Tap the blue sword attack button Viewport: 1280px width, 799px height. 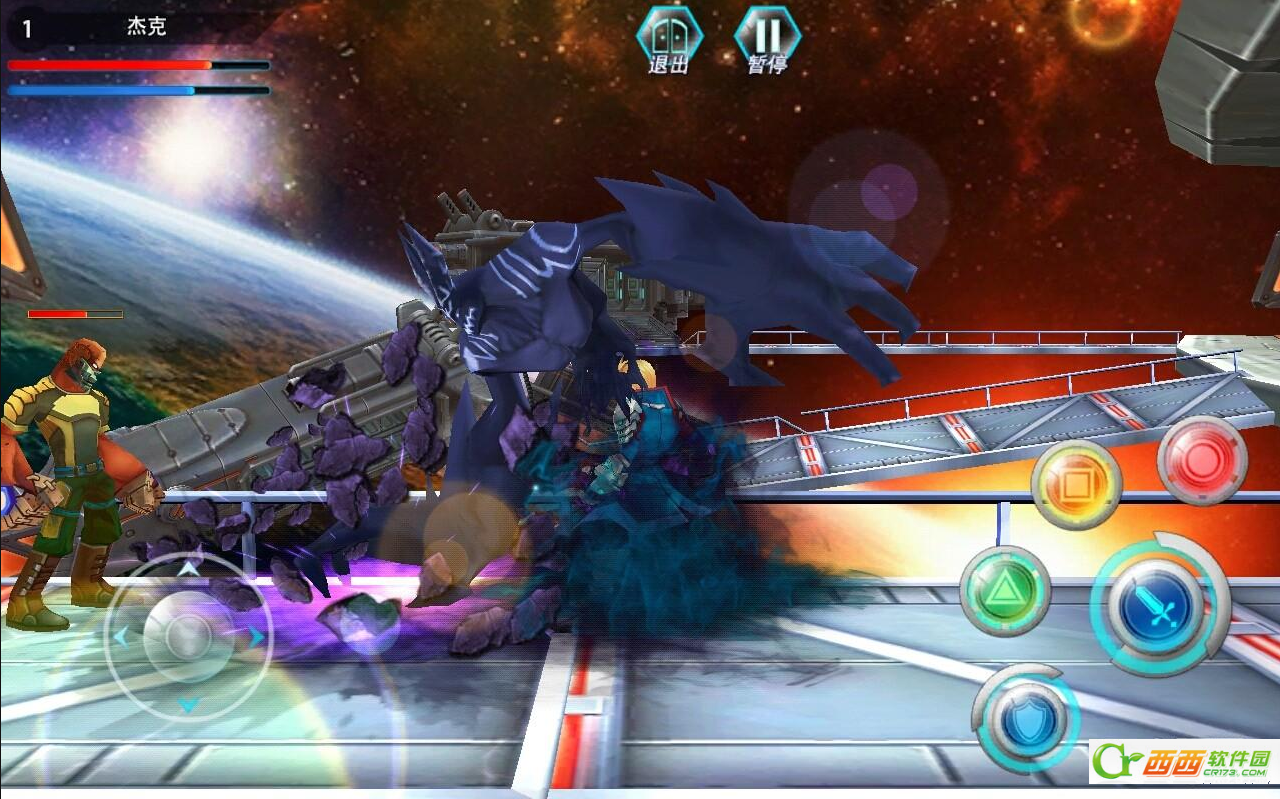(1157, 604)
